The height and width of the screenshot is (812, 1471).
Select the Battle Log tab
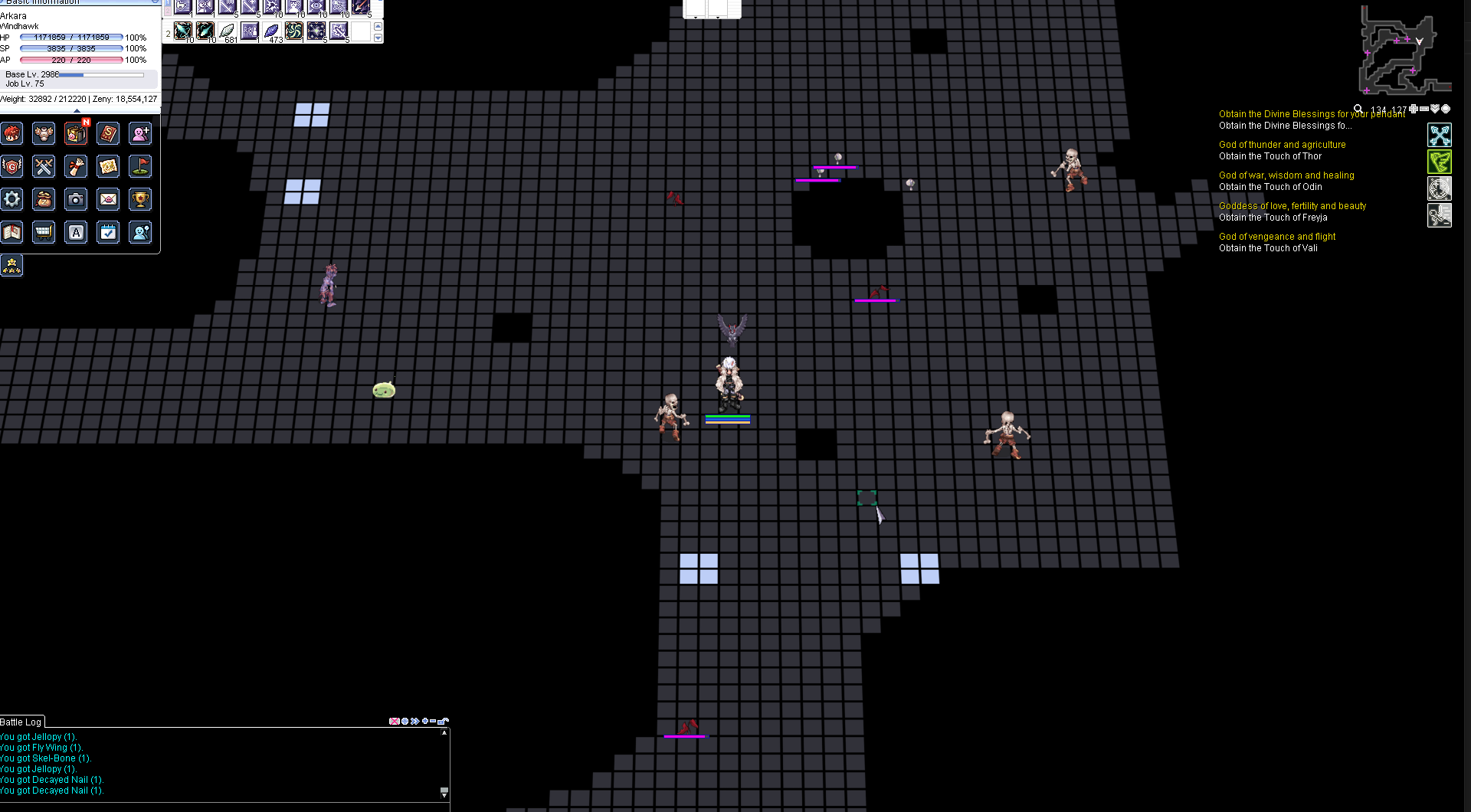pos(21,722)
